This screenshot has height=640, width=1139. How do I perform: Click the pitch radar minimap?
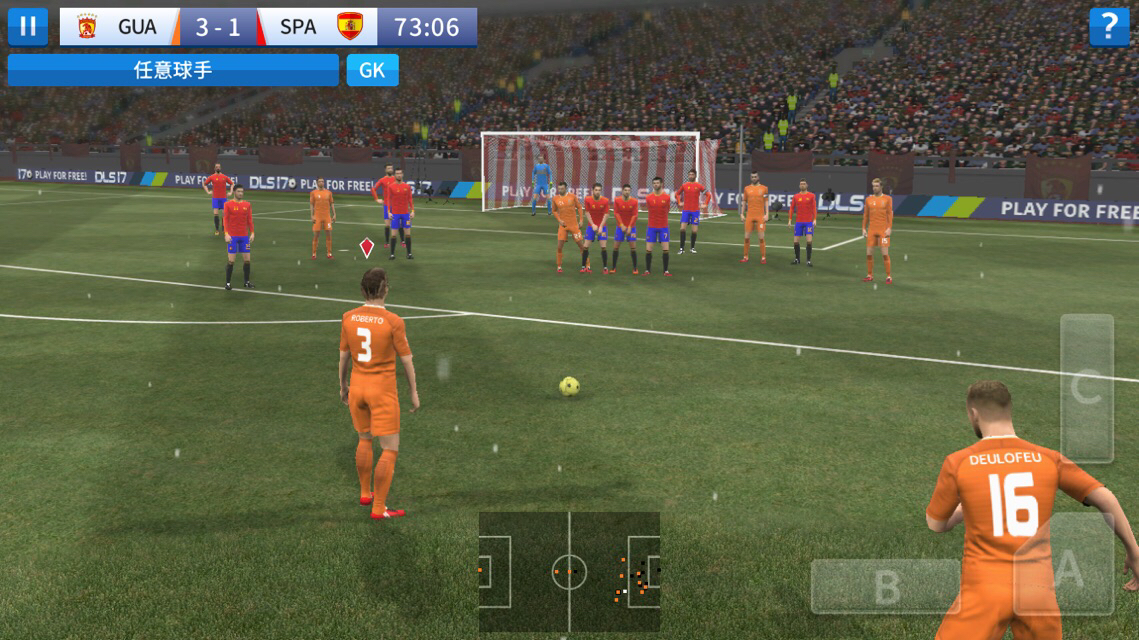(x=569, y=573)
